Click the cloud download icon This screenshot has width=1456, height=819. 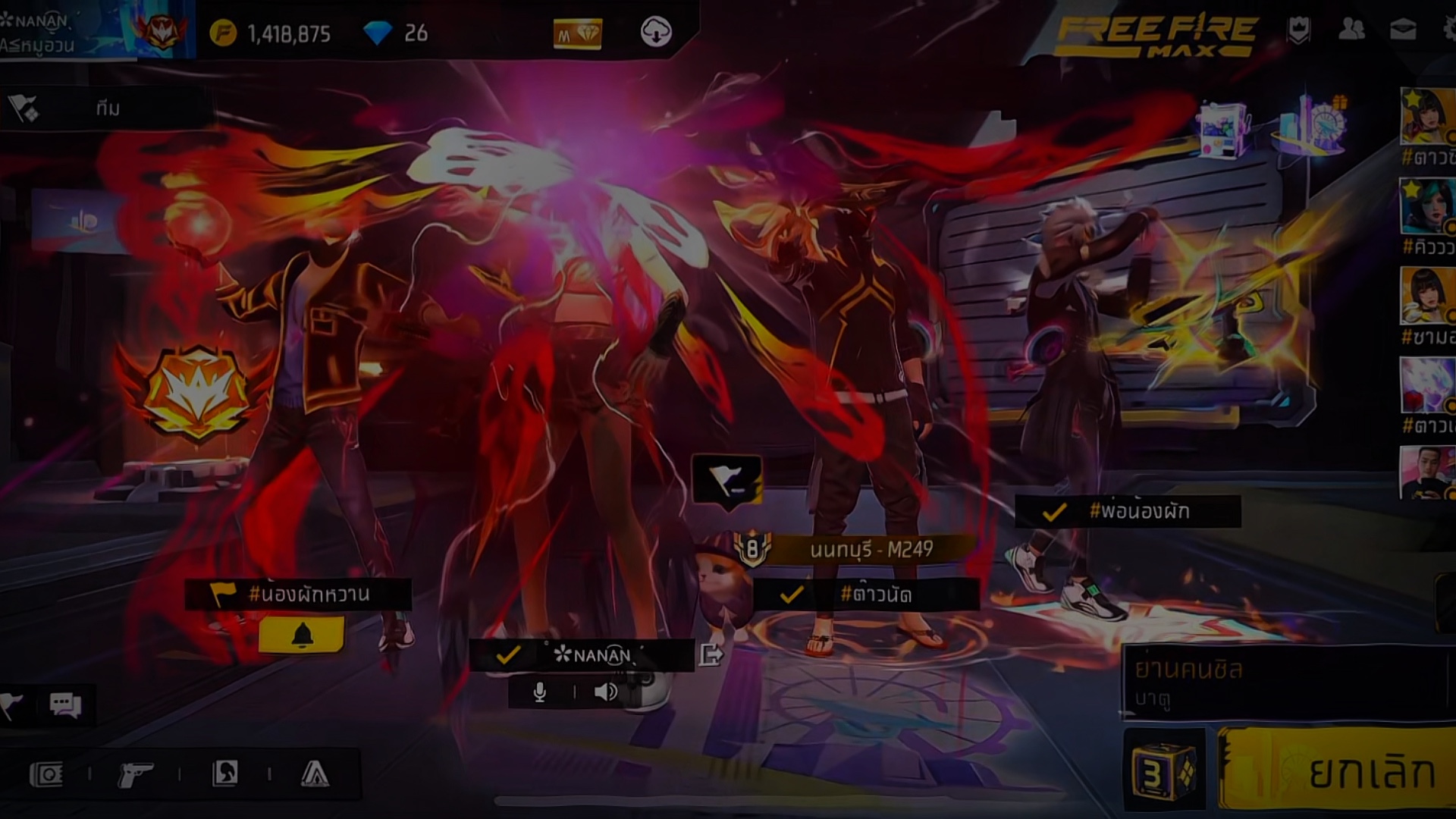coord(656,33)
